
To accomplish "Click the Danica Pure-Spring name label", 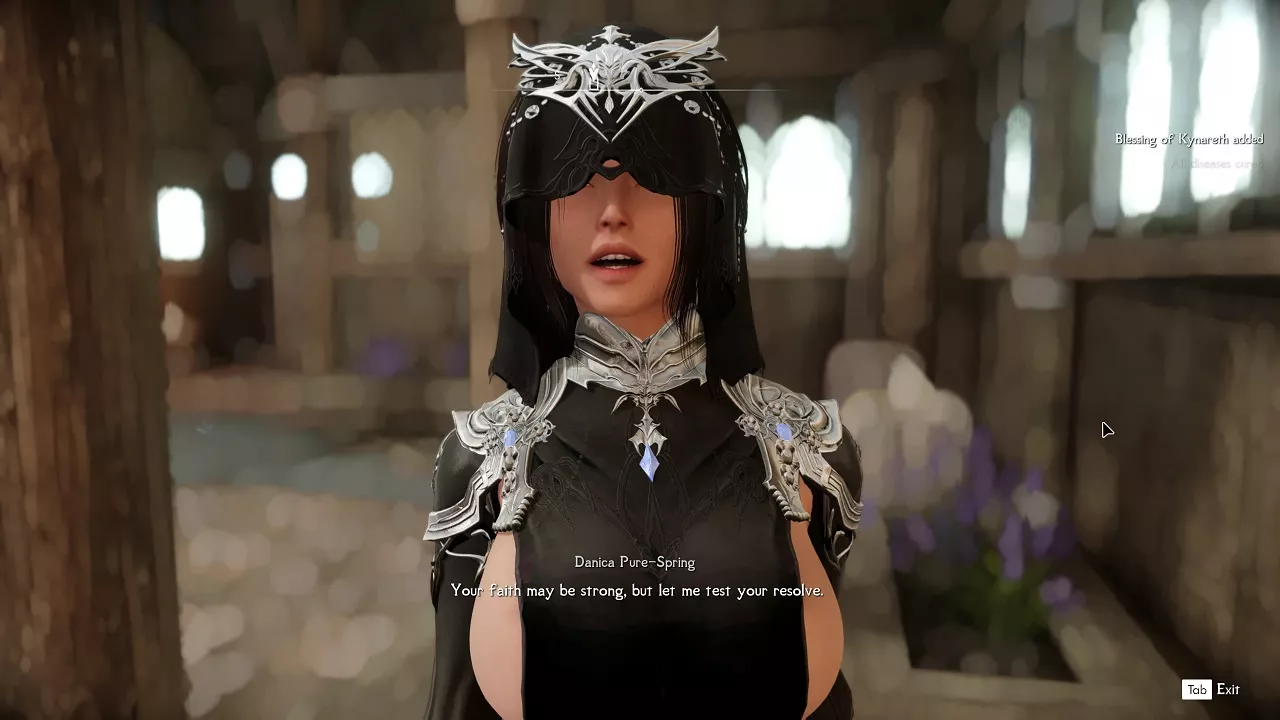I will click(x=634, y=562).
